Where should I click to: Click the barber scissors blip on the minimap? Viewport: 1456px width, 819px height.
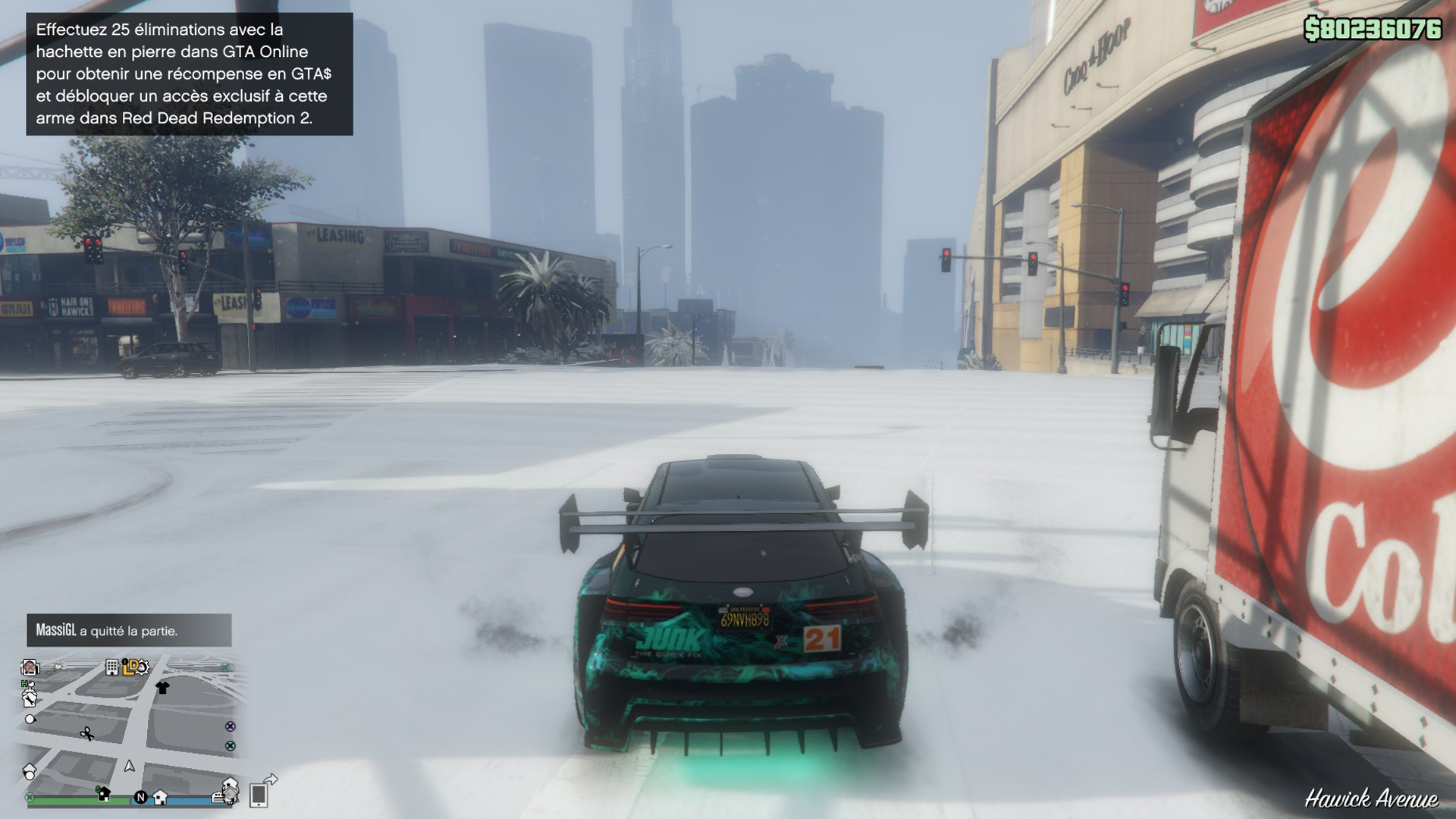pyautogui.click(x=87, y=733)
